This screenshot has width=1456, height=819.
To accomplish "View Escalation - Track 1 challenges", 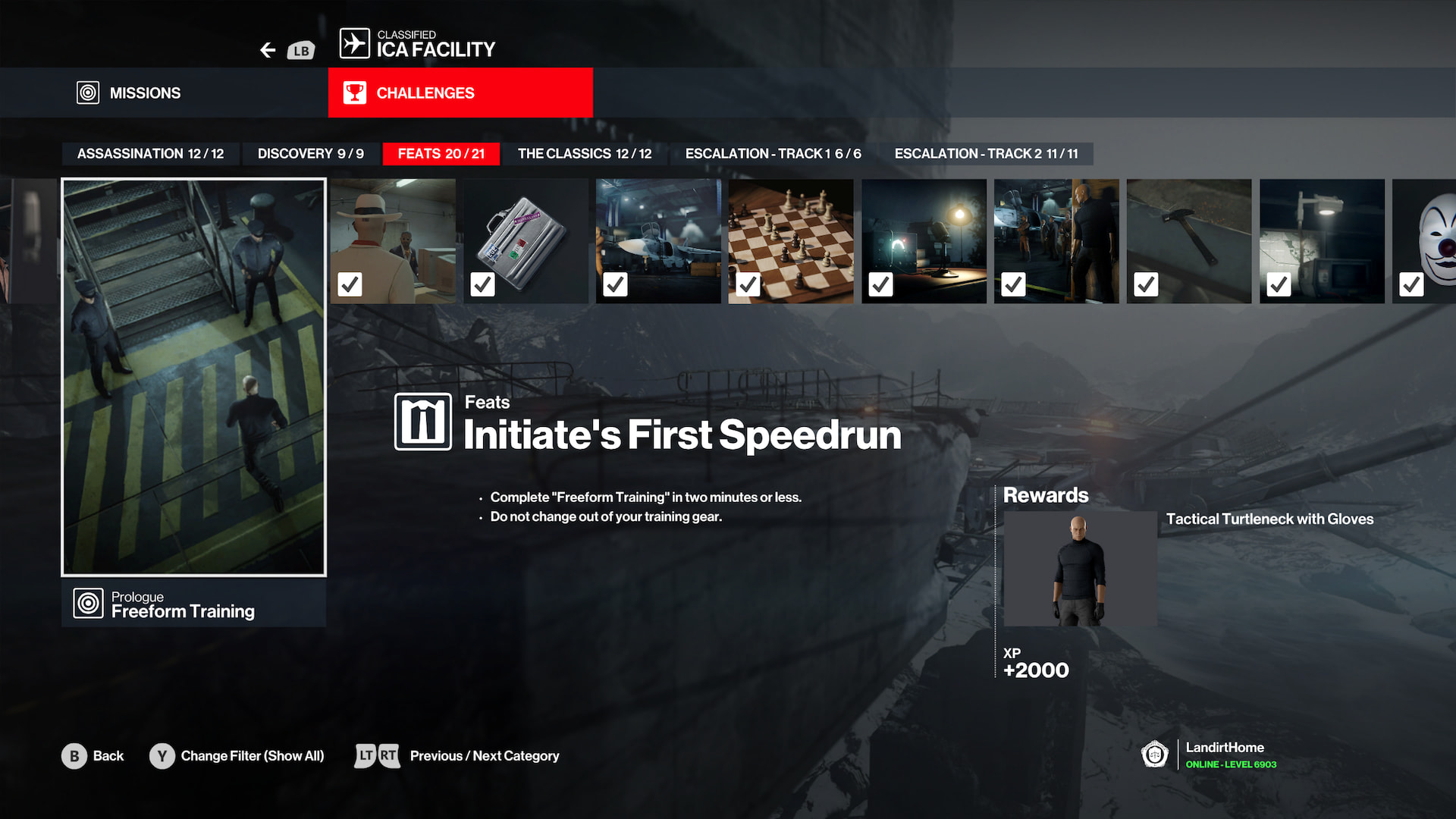I will [x=773, y=154].
